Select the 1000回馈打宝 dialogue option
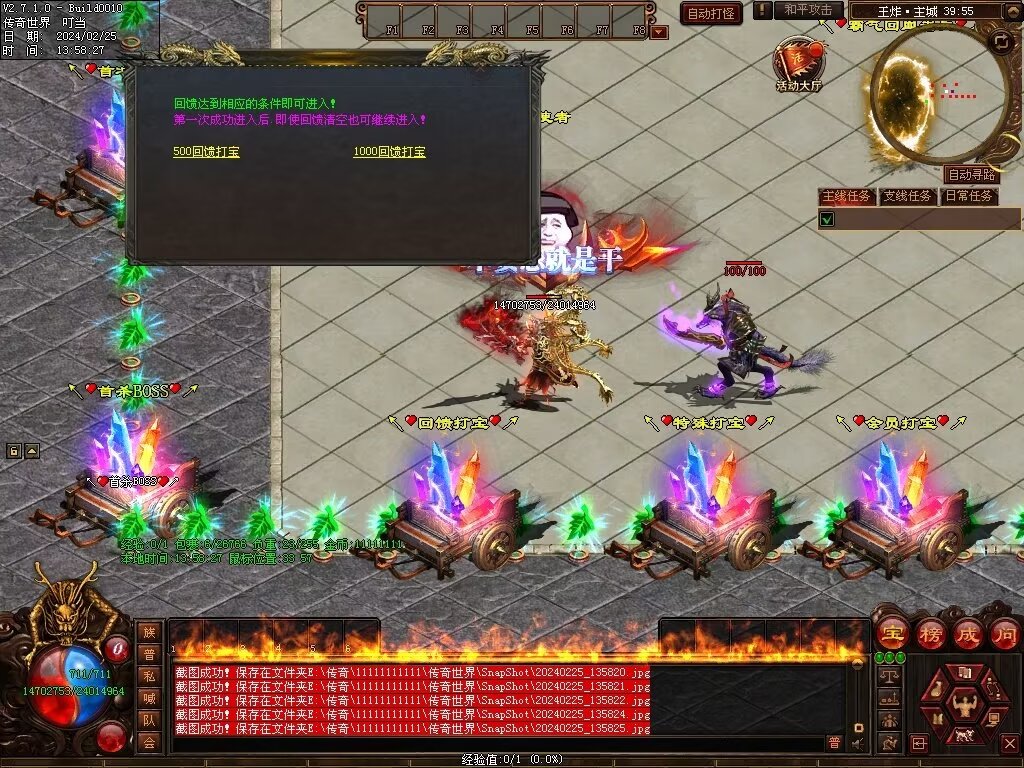Screen dimensions: 1024x768 click(x=389, y=152)
